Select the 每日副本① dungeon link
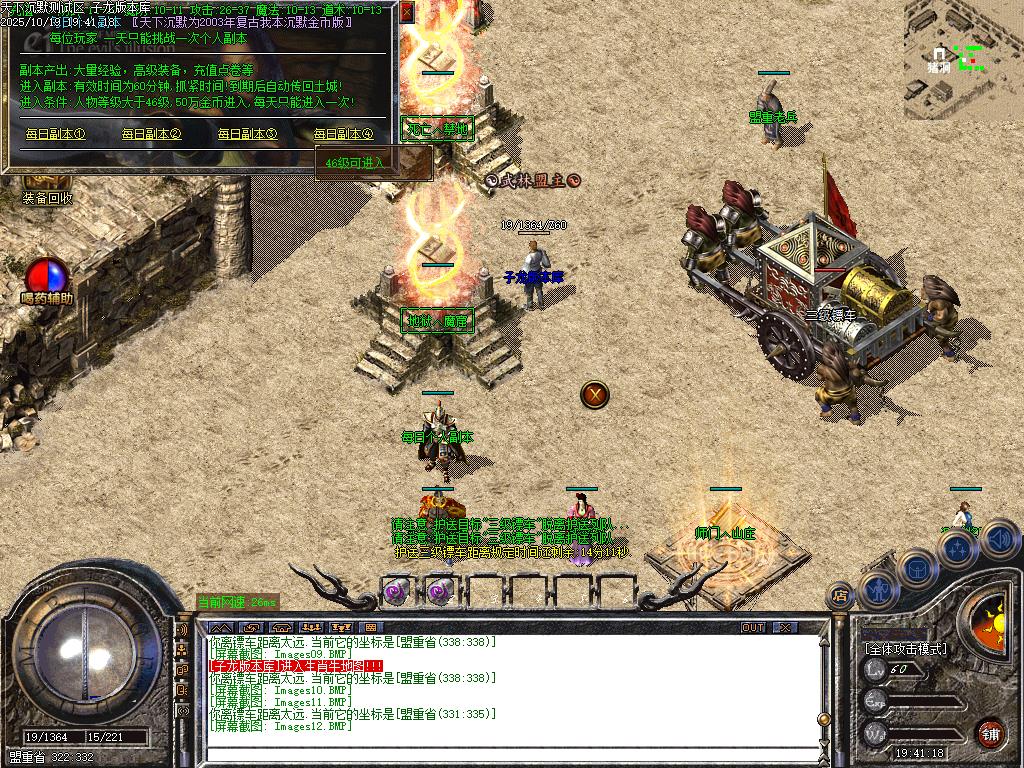This screenshot has height=768, width=1024. tap(55, 134)
